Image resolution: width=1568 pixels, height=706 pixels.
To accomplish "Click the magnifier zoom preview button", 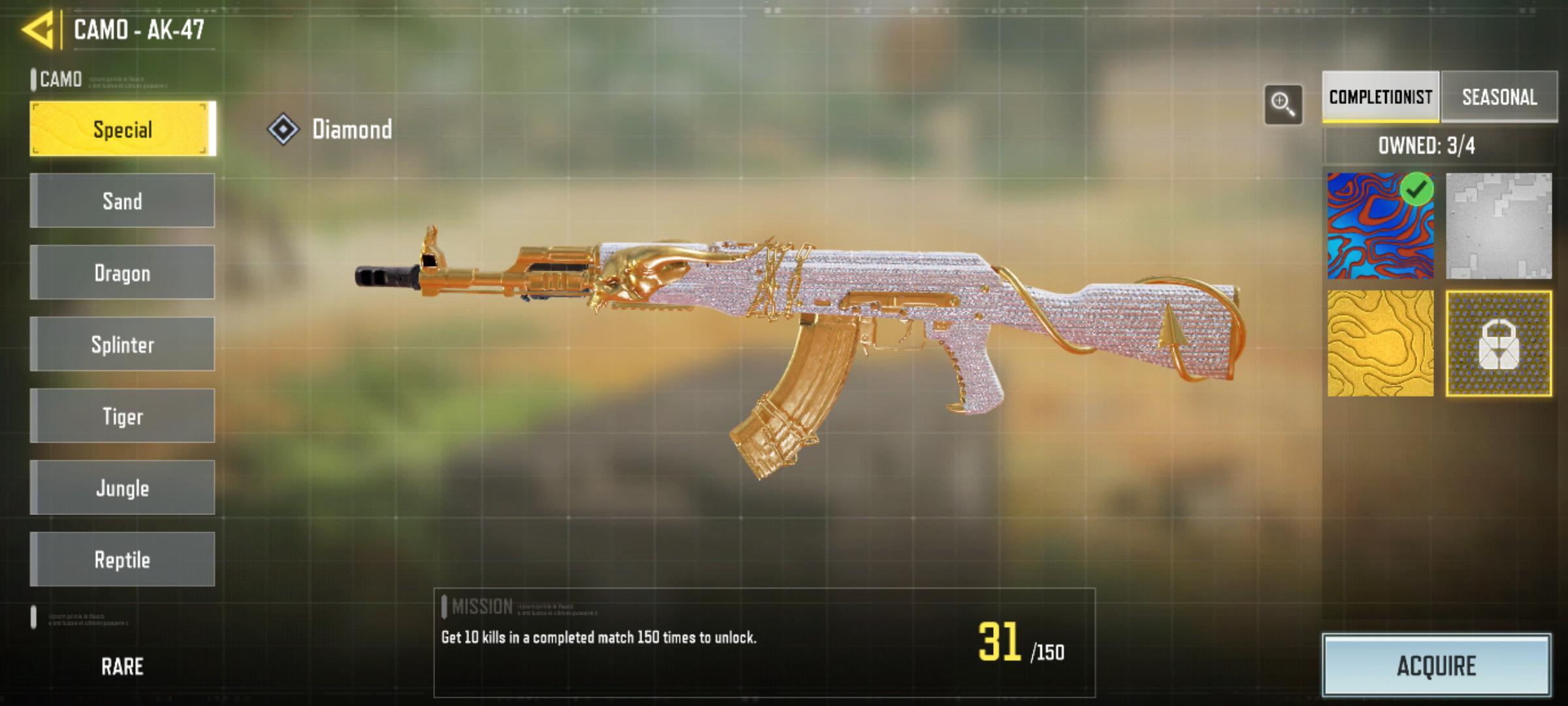I will tap(1282, 104).
